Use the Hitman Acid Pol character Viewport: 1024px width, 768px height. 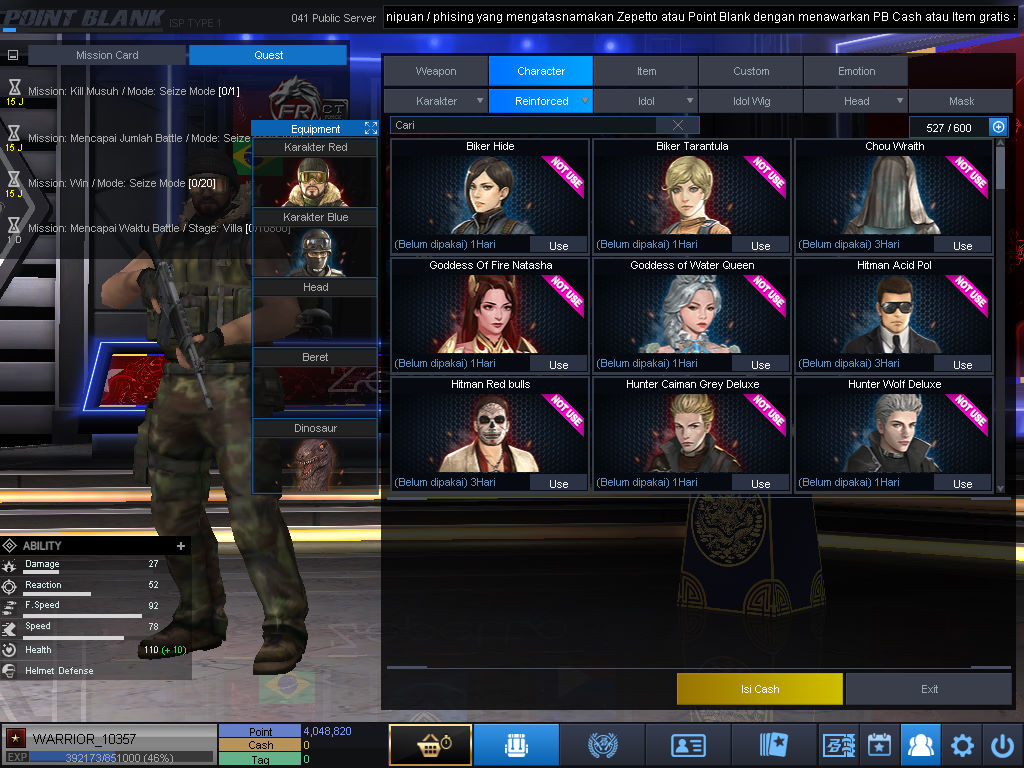tap(962, 364)
